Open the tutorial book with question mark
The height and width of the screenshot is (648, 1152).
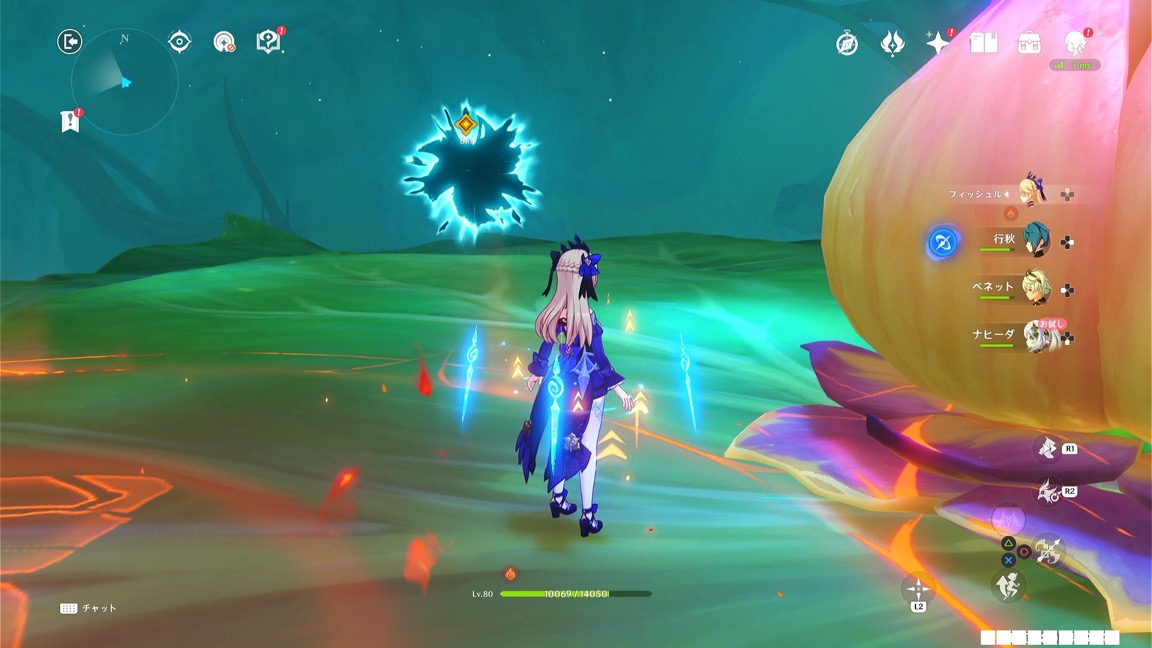pos(268,41)
